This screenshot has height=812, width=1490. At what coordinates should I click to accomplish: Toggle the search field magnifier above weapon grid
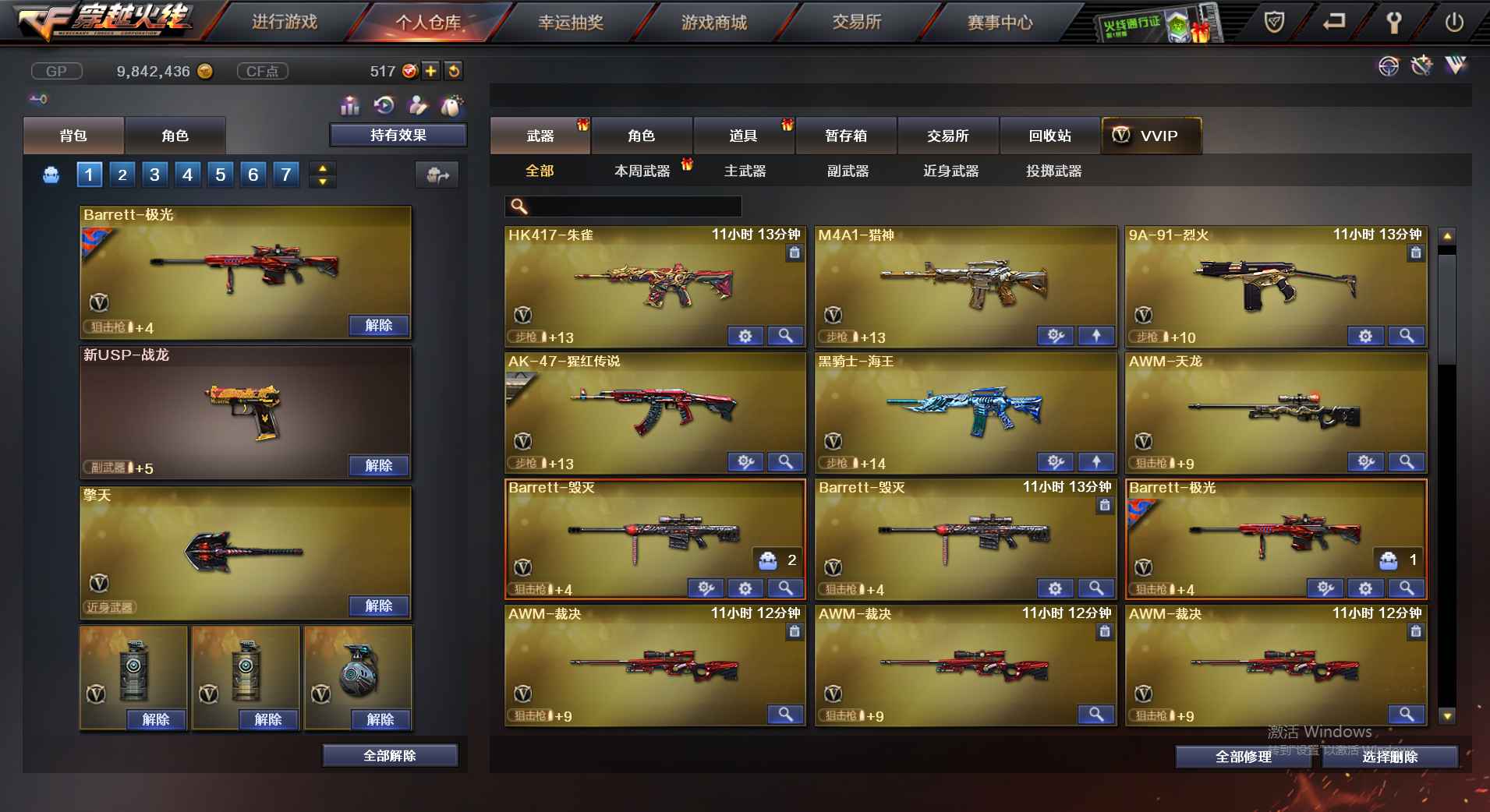pyautogui.click(x=517, y=207)
